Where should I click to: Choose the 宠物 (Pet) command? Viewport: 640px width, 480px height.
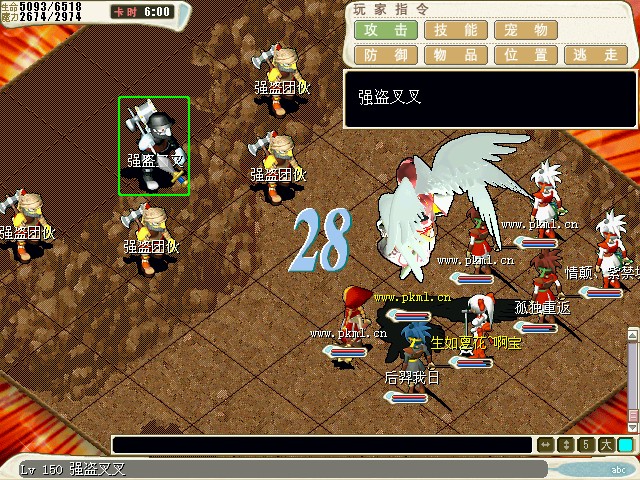[x=526, y=30]
